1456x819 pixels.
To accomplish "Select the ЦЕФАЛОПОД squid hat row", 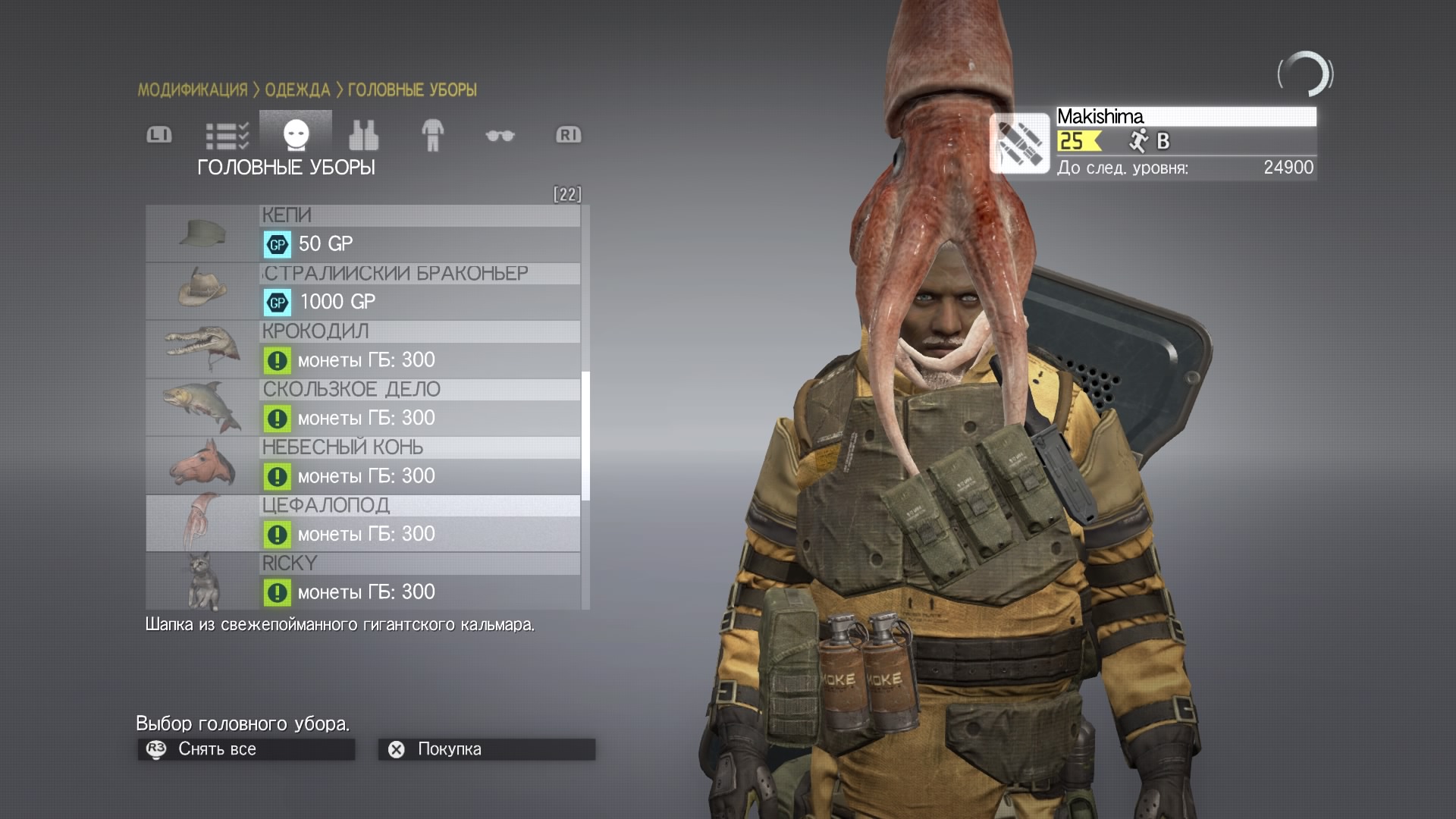I will point(363,523).
